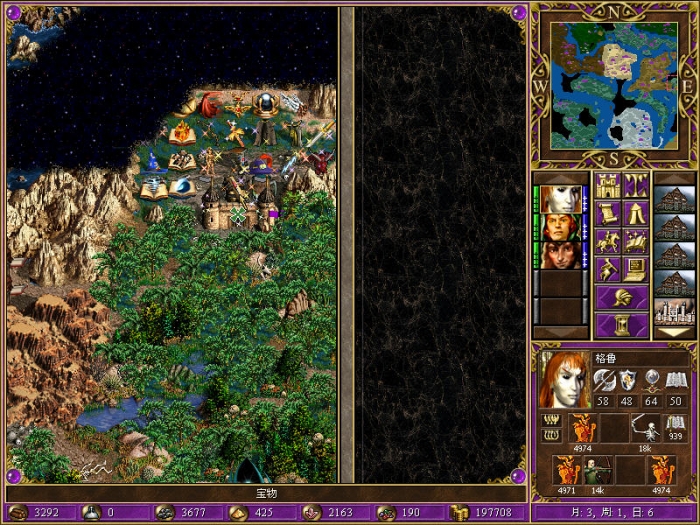Click the move hero horseback button
This screenshot has height=525, width=700.
[x=609, y=241]
